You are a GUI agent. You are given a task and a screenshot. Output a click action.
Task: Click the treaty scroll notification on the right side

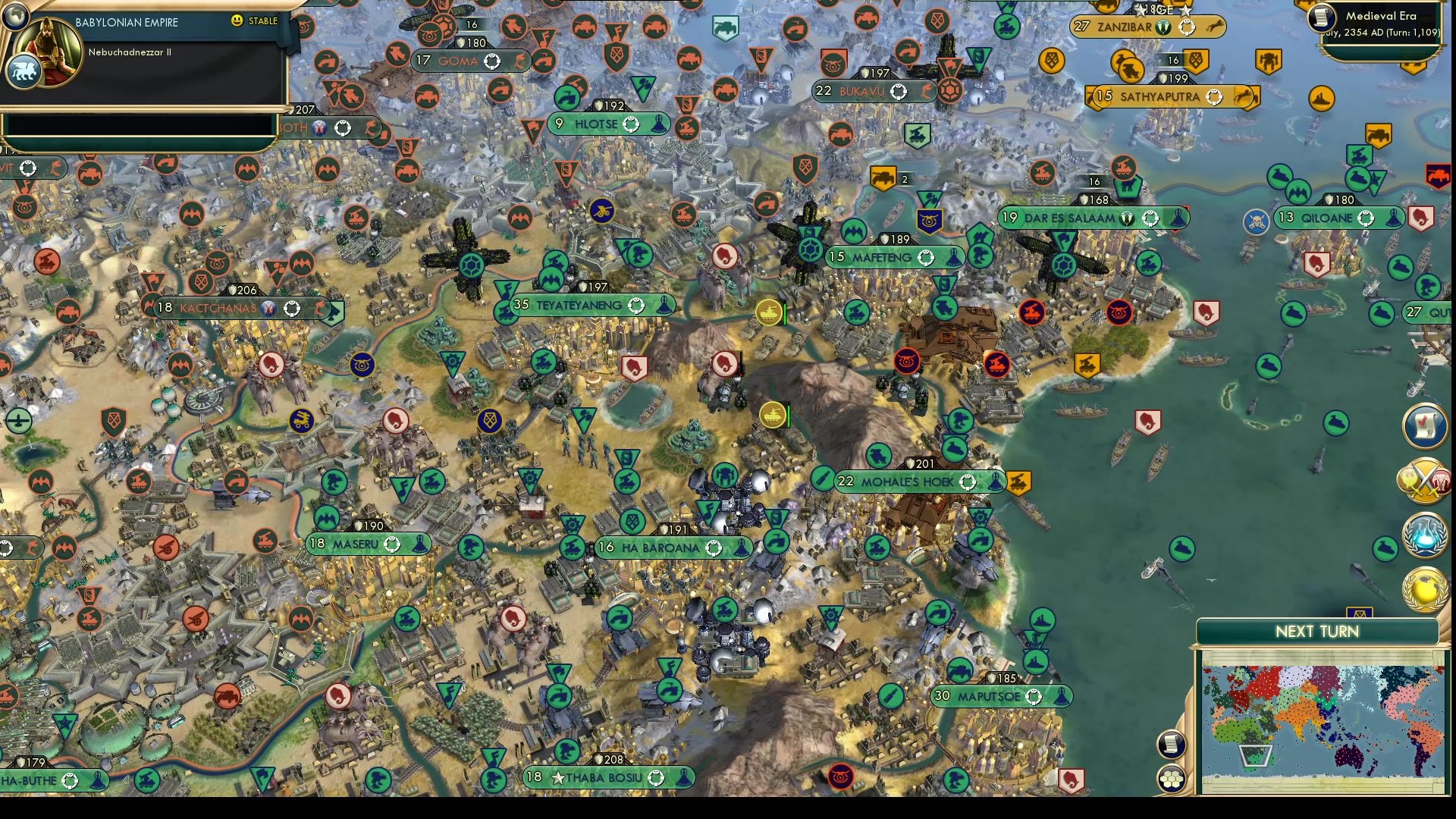click(x=1426, y=426)
